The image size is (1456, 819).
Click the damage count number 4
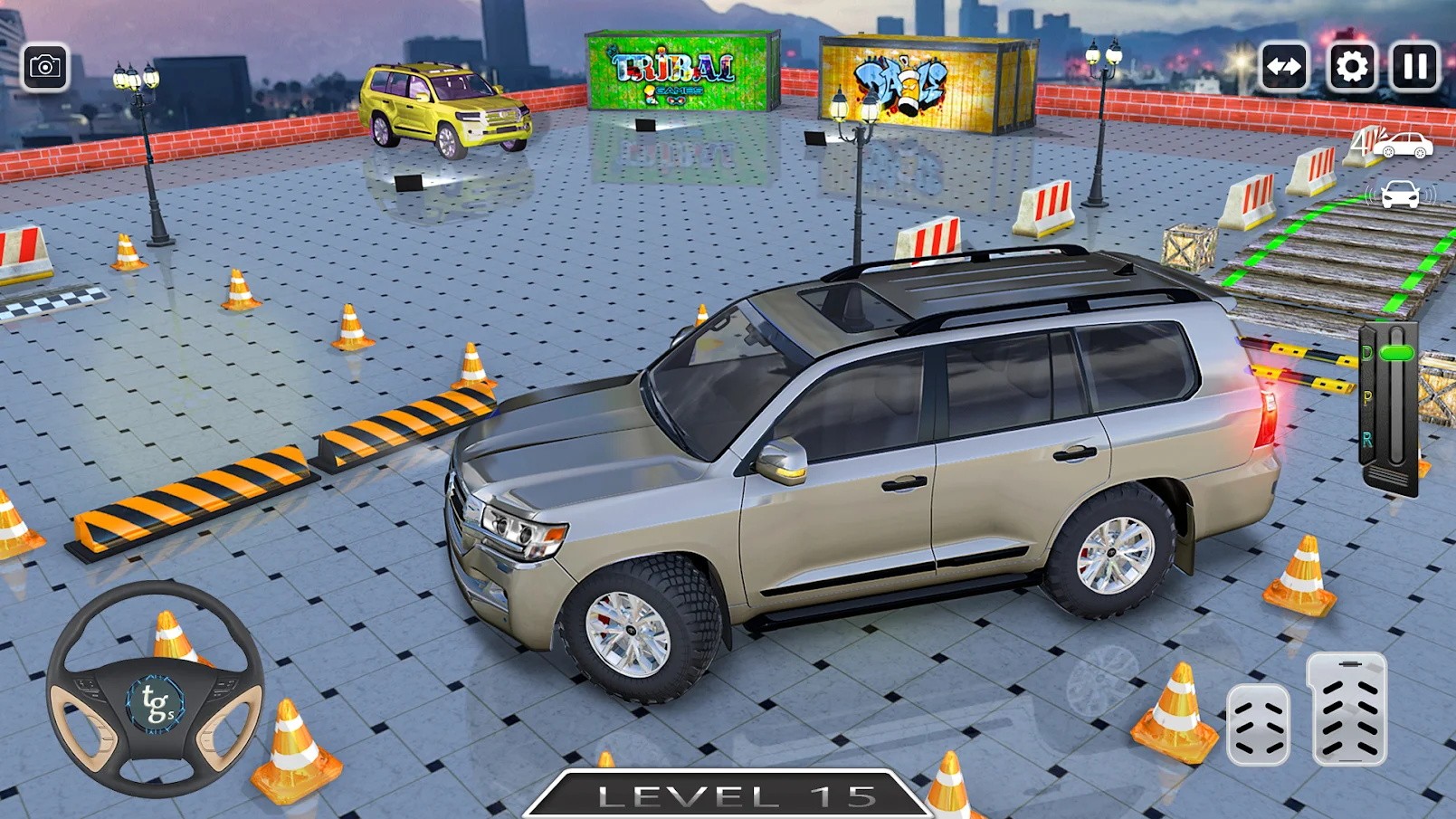pyautogui.click(x=1361, y=142)
